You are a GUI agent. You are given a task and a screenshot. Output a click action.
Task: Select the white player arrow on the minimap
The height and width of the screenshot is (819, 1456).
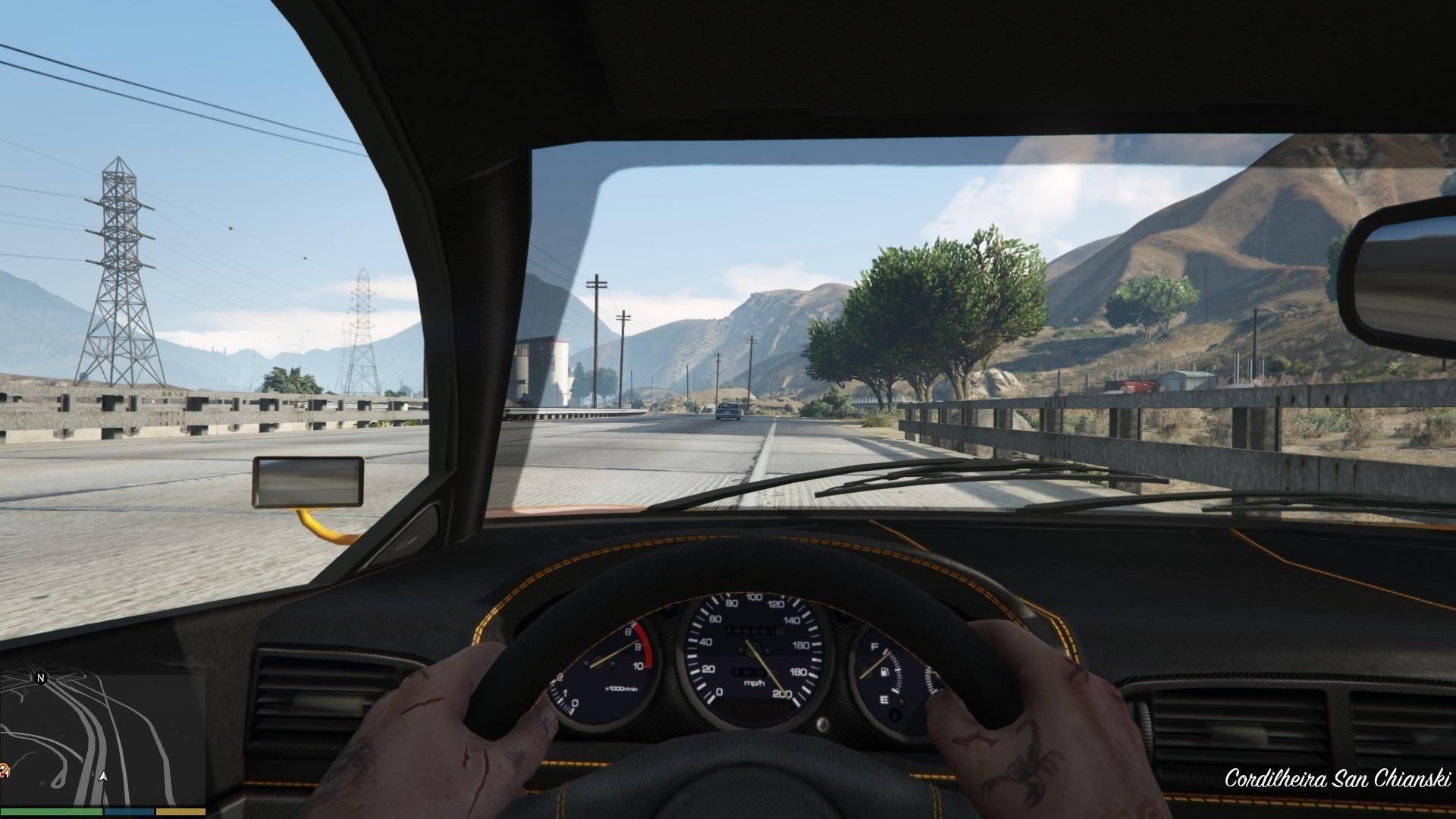pyautogui.click(x=104, y=777)
